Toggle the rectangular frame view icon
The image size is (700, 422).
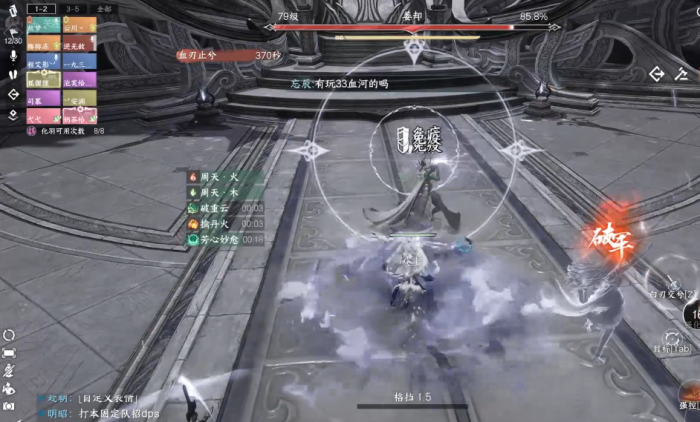[9, 352]
